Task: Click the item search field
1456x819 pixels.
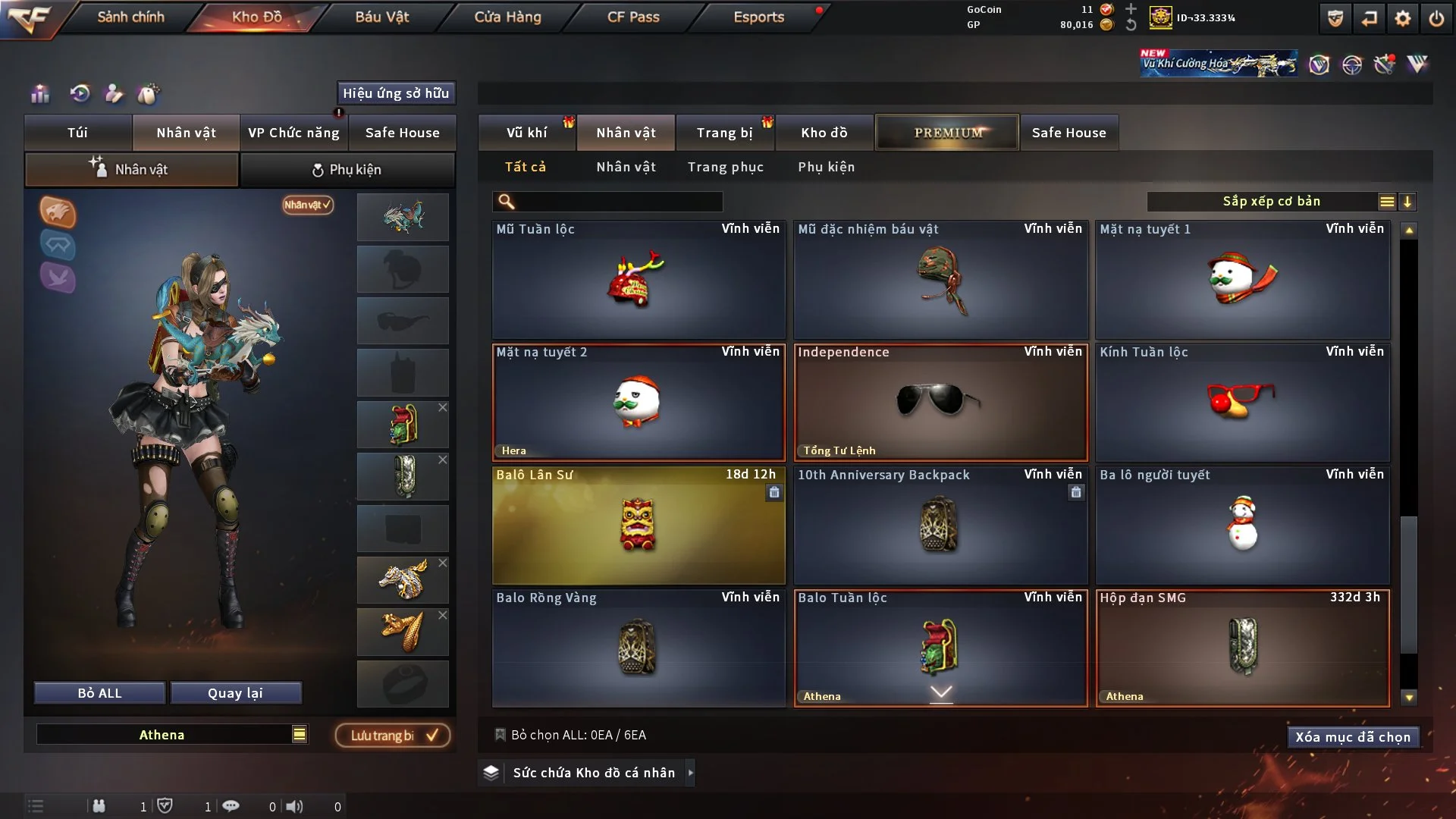Action: click(618, 202)
